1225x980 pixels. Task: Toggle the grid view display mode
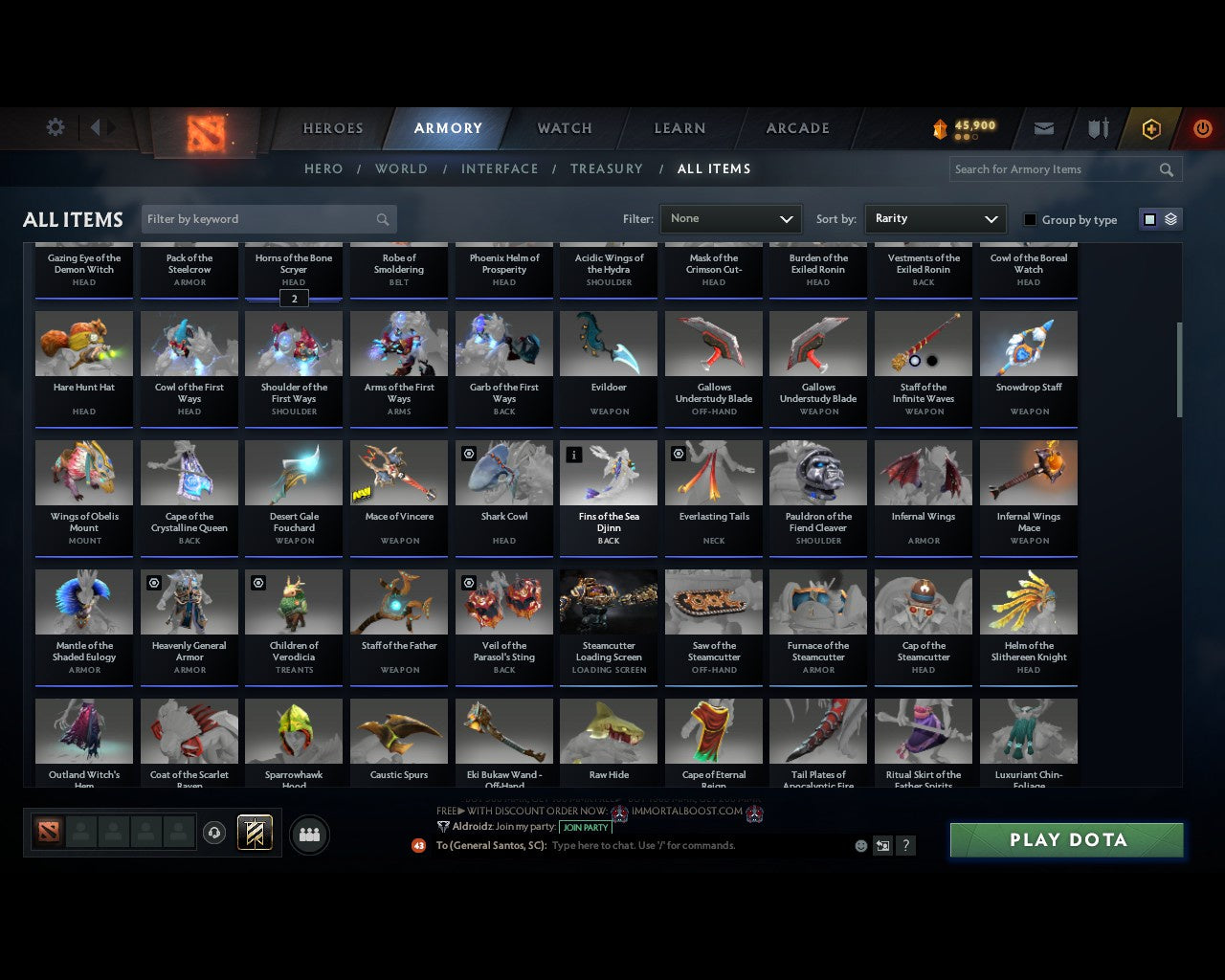pos(1148,218)
